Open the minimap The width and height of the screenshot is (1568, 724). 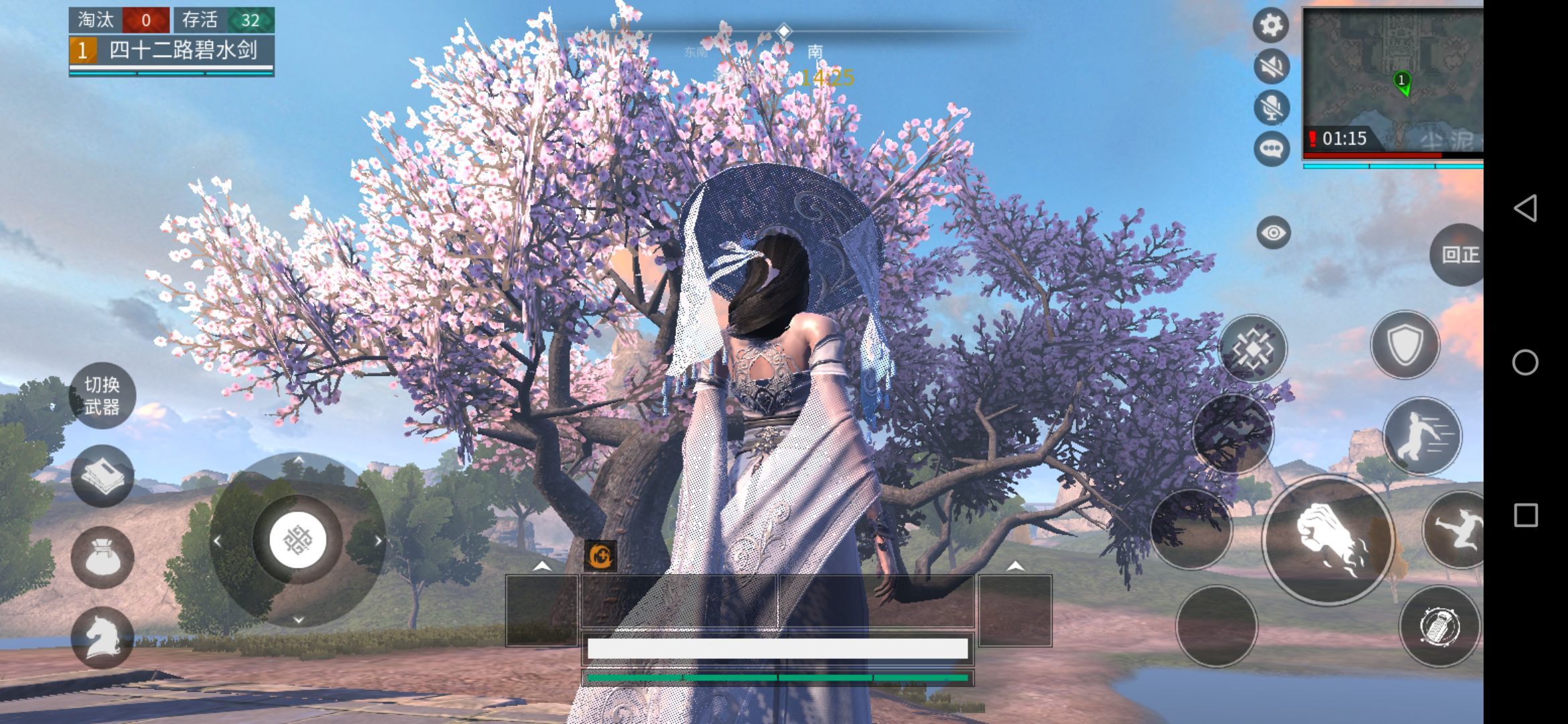(x=1392, y=79)
